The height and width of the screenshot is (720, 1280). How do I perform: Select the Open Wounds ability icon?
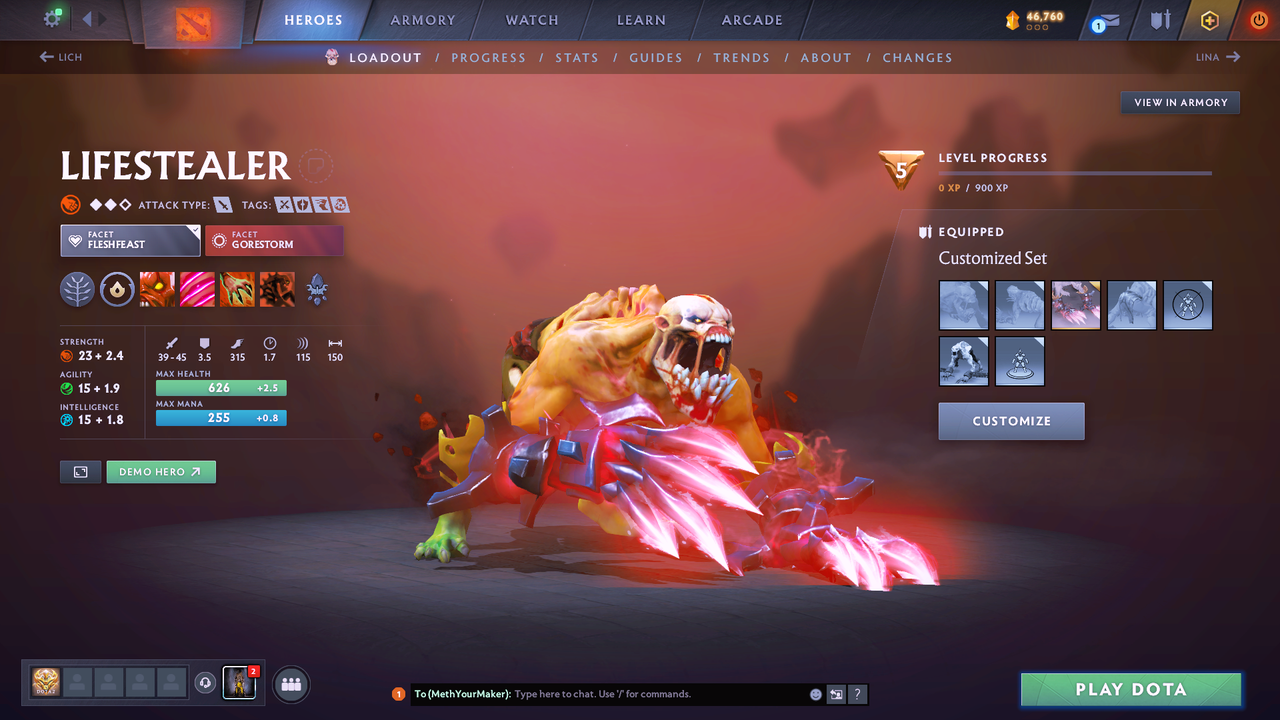pyautogui.click(x=237, y=289)
